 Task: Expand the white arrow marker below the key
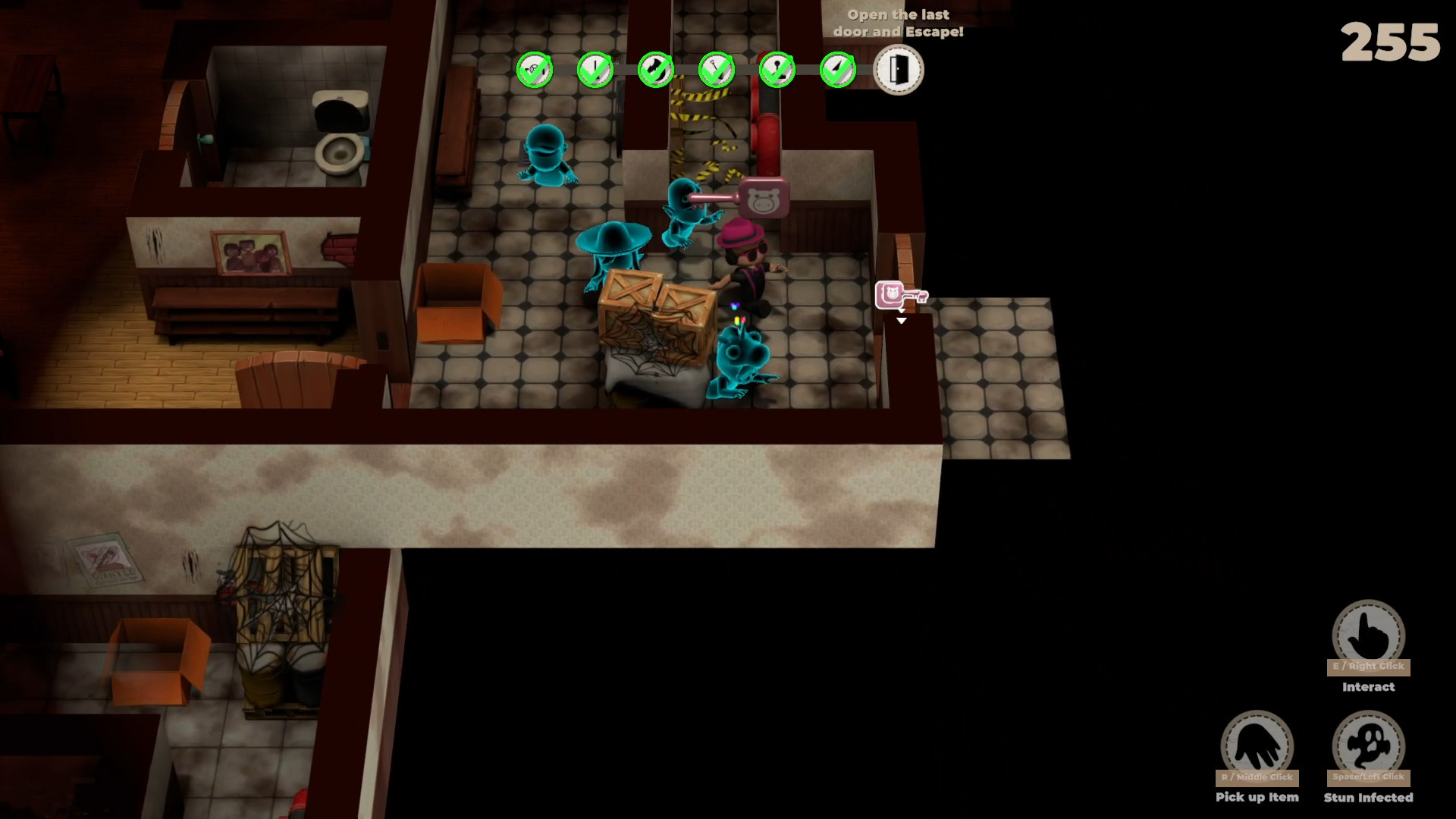click(x=901, y=320)
